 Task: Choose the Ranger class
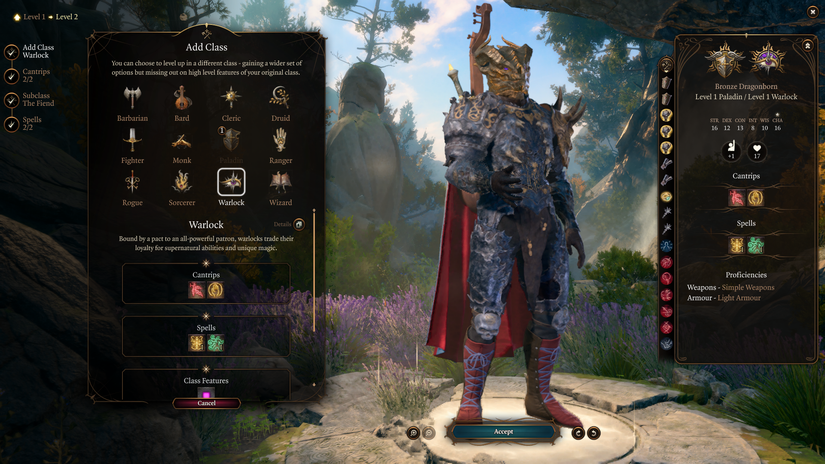coord(280,140)
